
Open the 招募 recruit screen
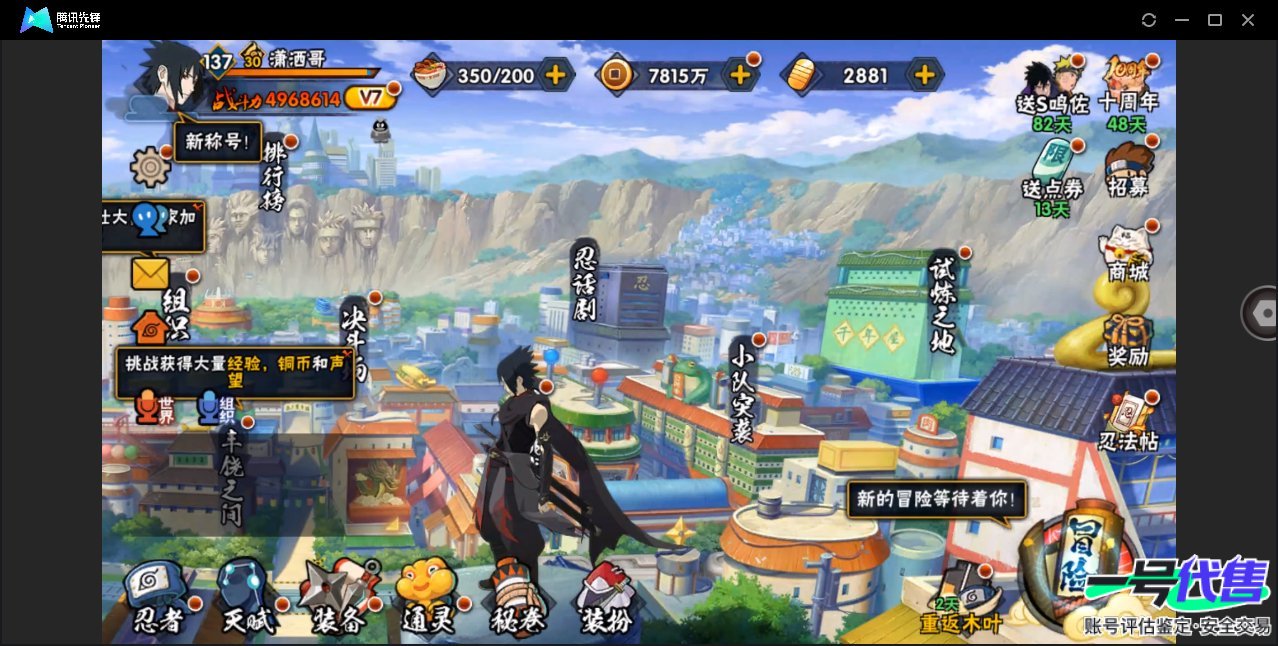[1128, 172]
